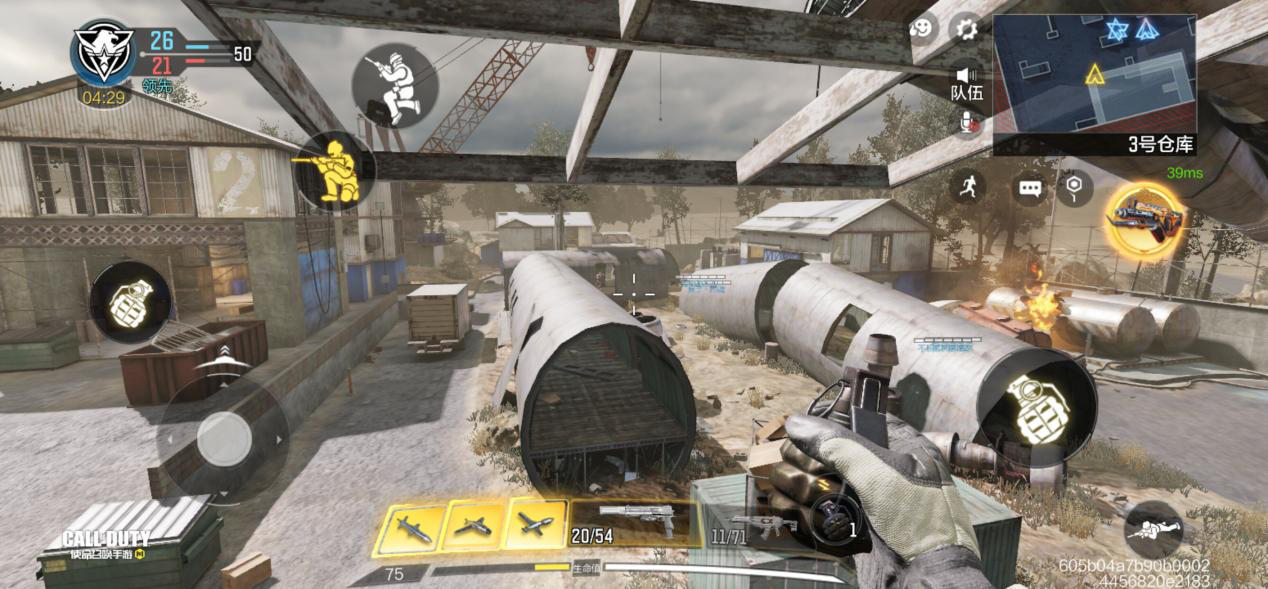Tap the hexagon map-pin marker icon
The image size is (1268, 589).
click(1074, 186)
